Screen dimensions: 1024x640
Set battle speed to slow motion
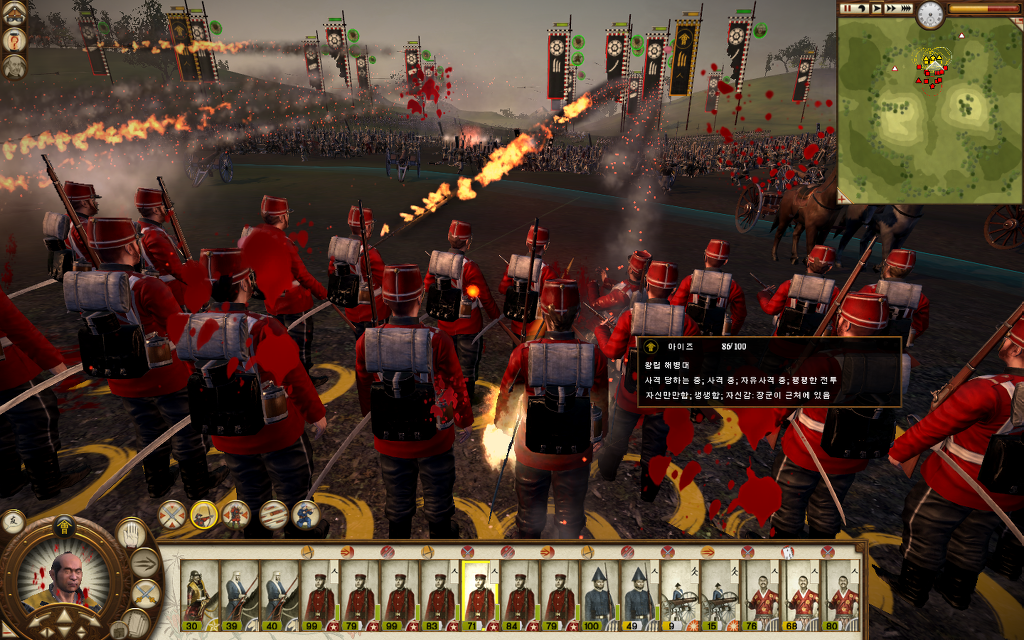(x=861, y=8)
